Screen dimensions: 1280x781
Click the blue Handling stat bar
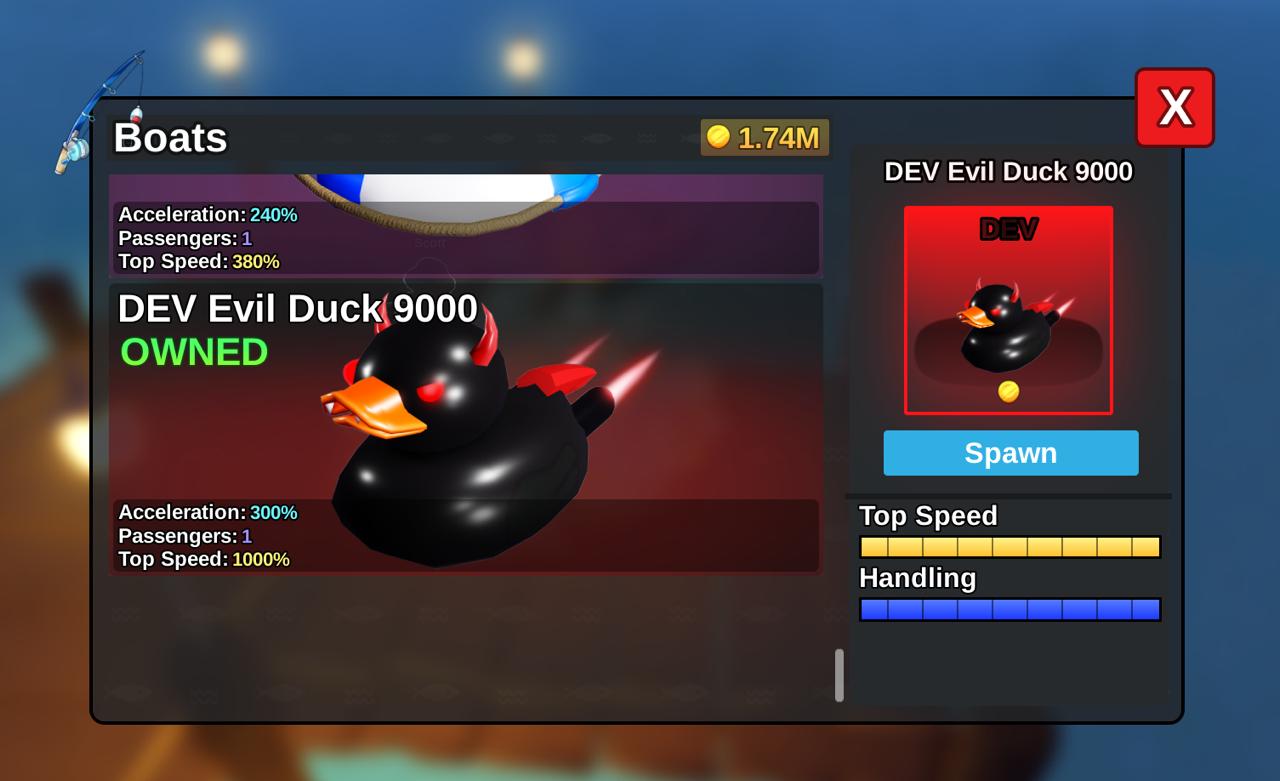(1009, 609)
